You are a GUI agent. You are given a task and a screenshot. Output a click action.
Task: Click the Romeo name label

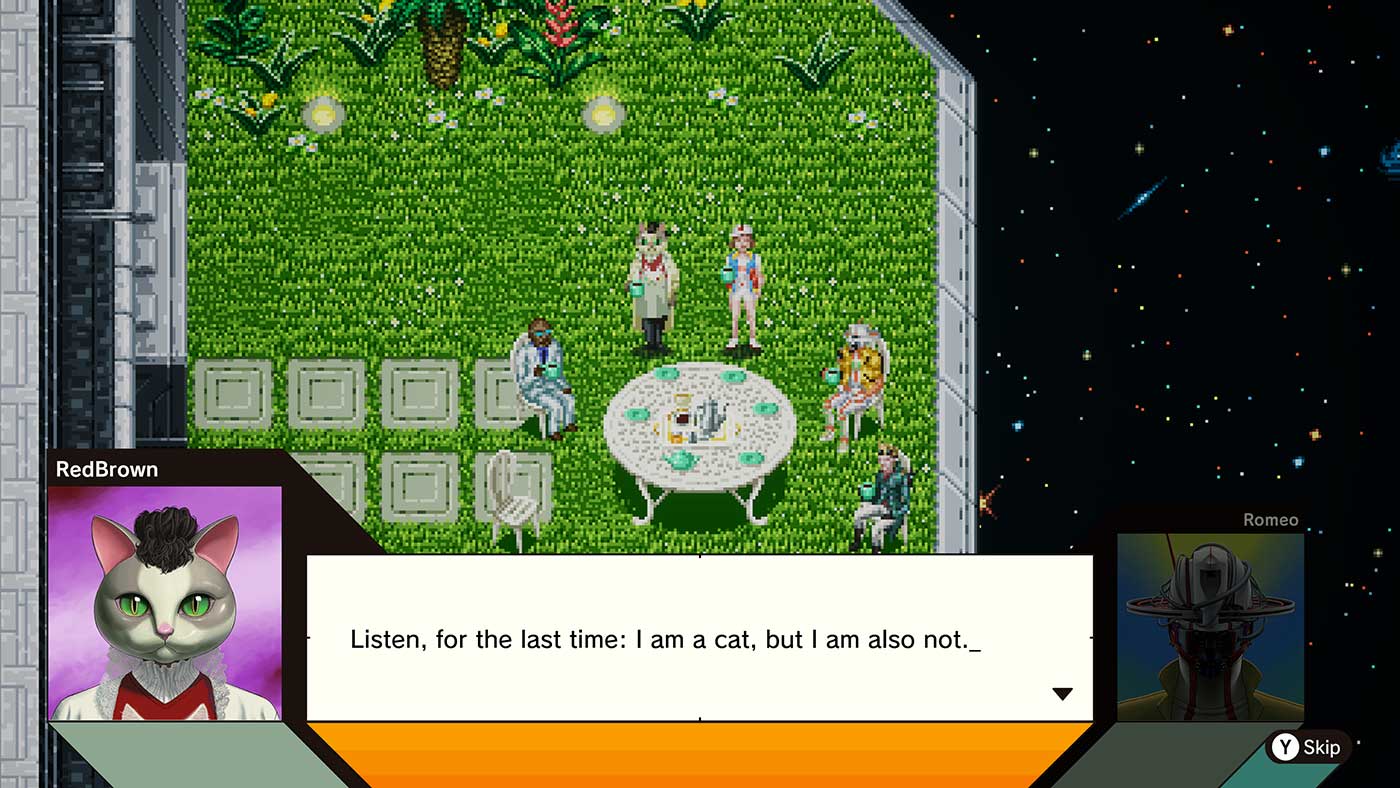[x=1273, y=519]
